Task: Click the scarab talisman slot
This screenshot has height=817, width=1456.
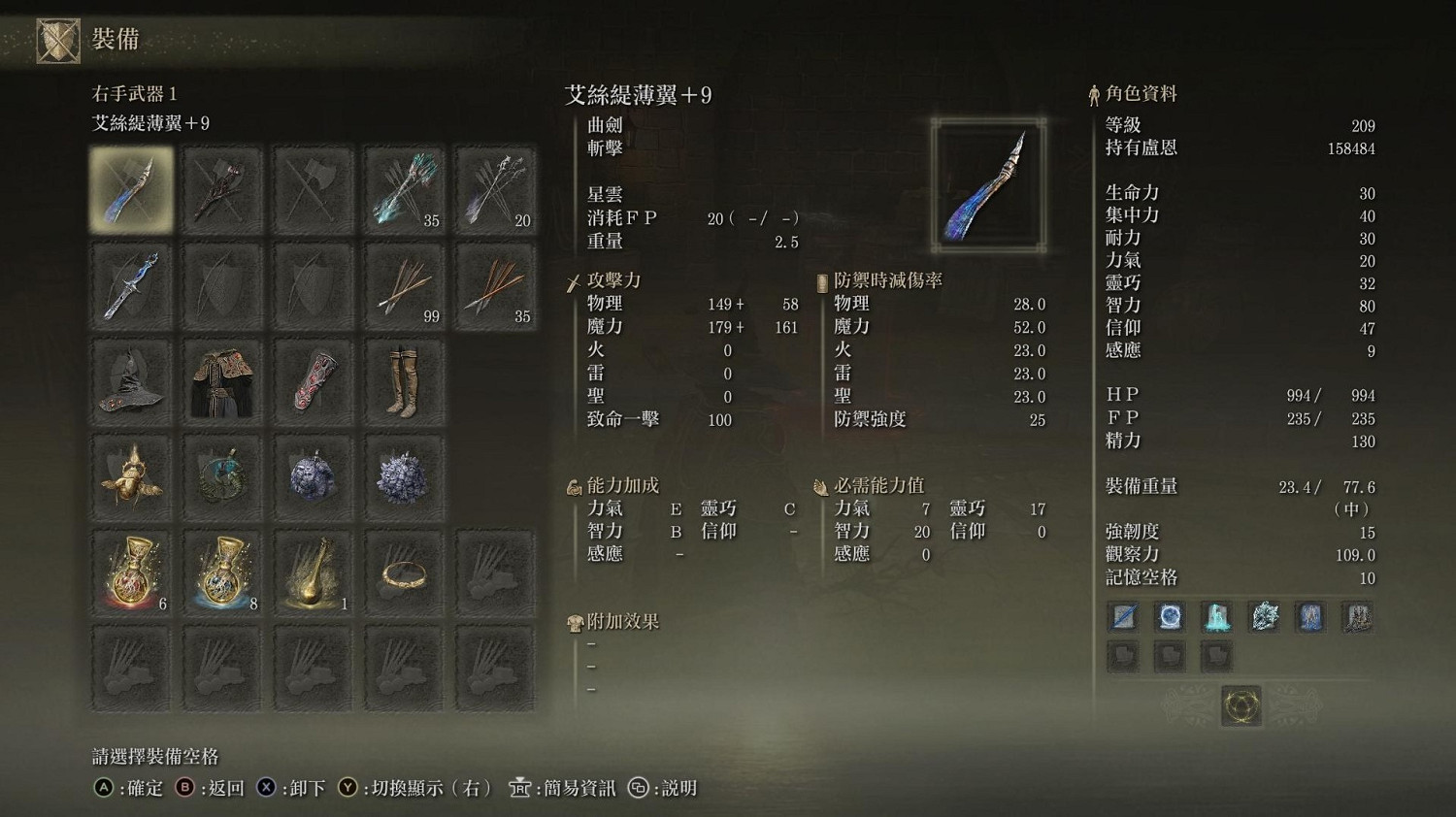Action: [131, 474]
